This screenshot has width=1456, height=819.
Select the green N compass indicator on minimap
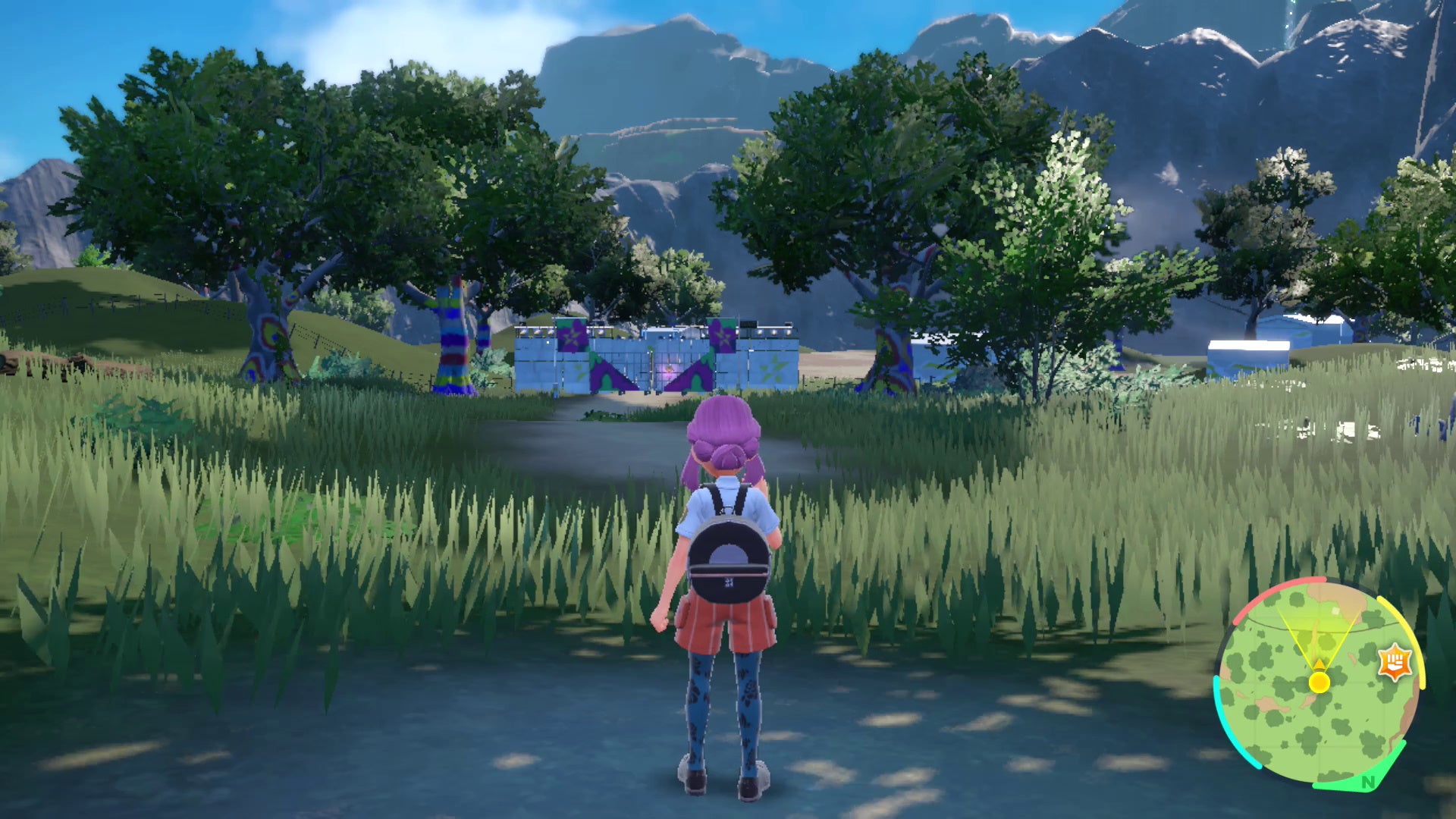tap(1368, 782)
